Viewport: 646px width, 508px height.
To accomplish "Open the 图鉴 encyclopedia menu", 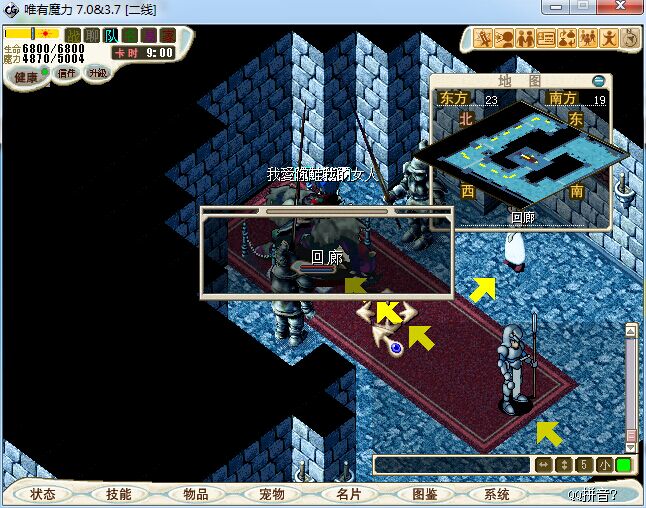I will (x=424, y=494).
